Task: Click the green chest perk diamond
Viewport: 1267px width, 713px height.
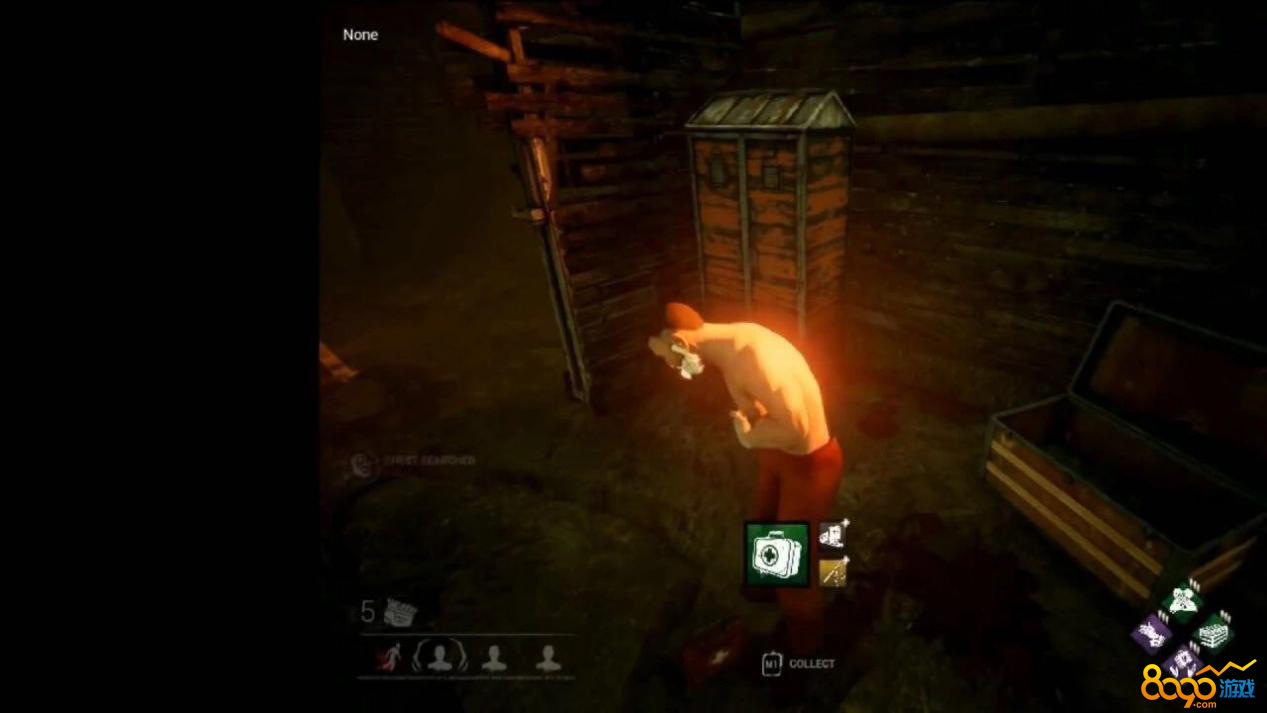Action: click(1214, 633)
